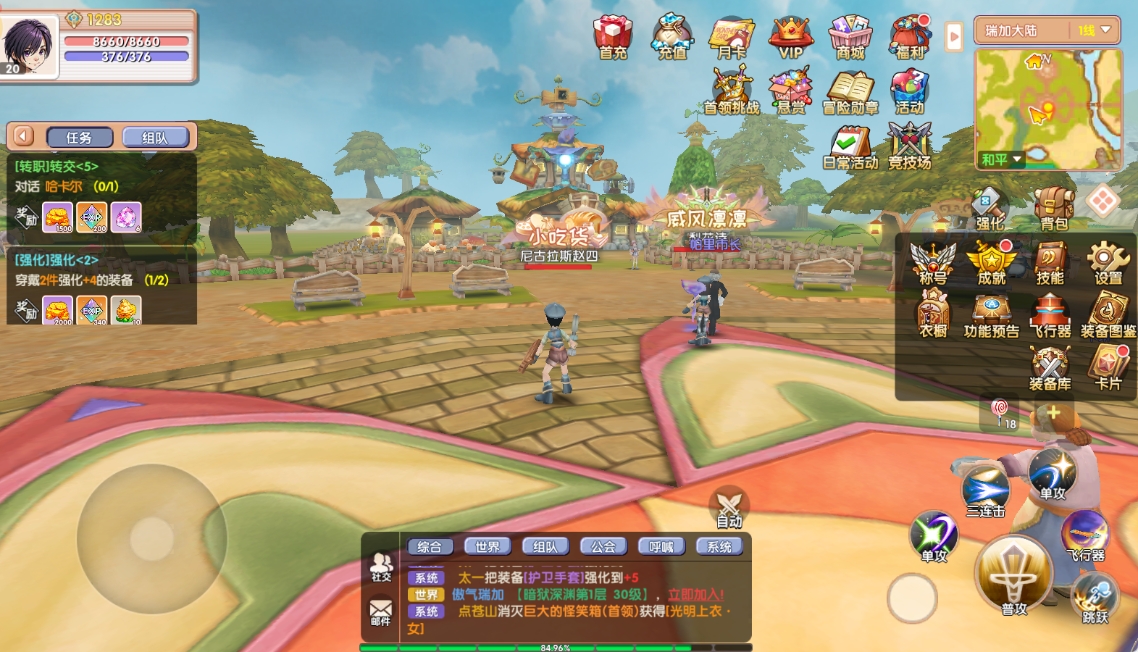Viewport: 1138px width, 652px height.
Task: Open the 商城 shop
Action: pos(850,37)
